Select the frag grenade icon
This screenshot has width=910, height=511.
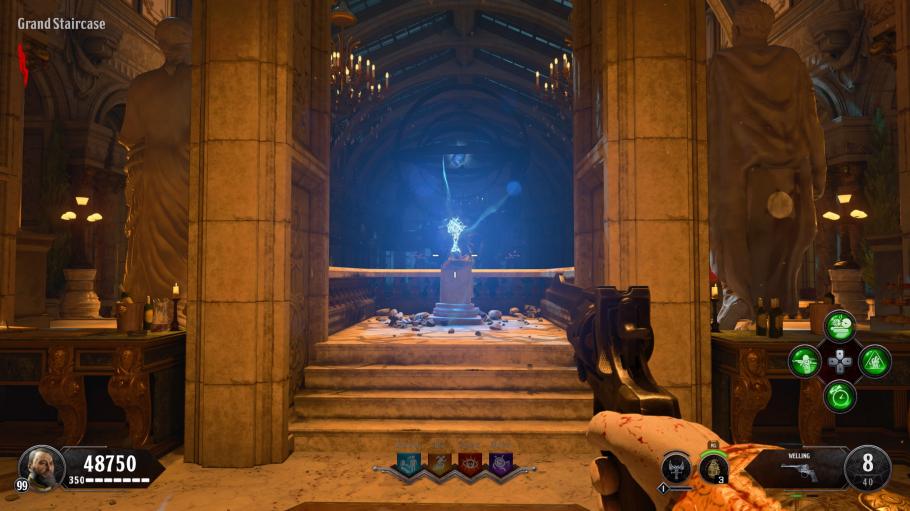click(x=713, y=468)
